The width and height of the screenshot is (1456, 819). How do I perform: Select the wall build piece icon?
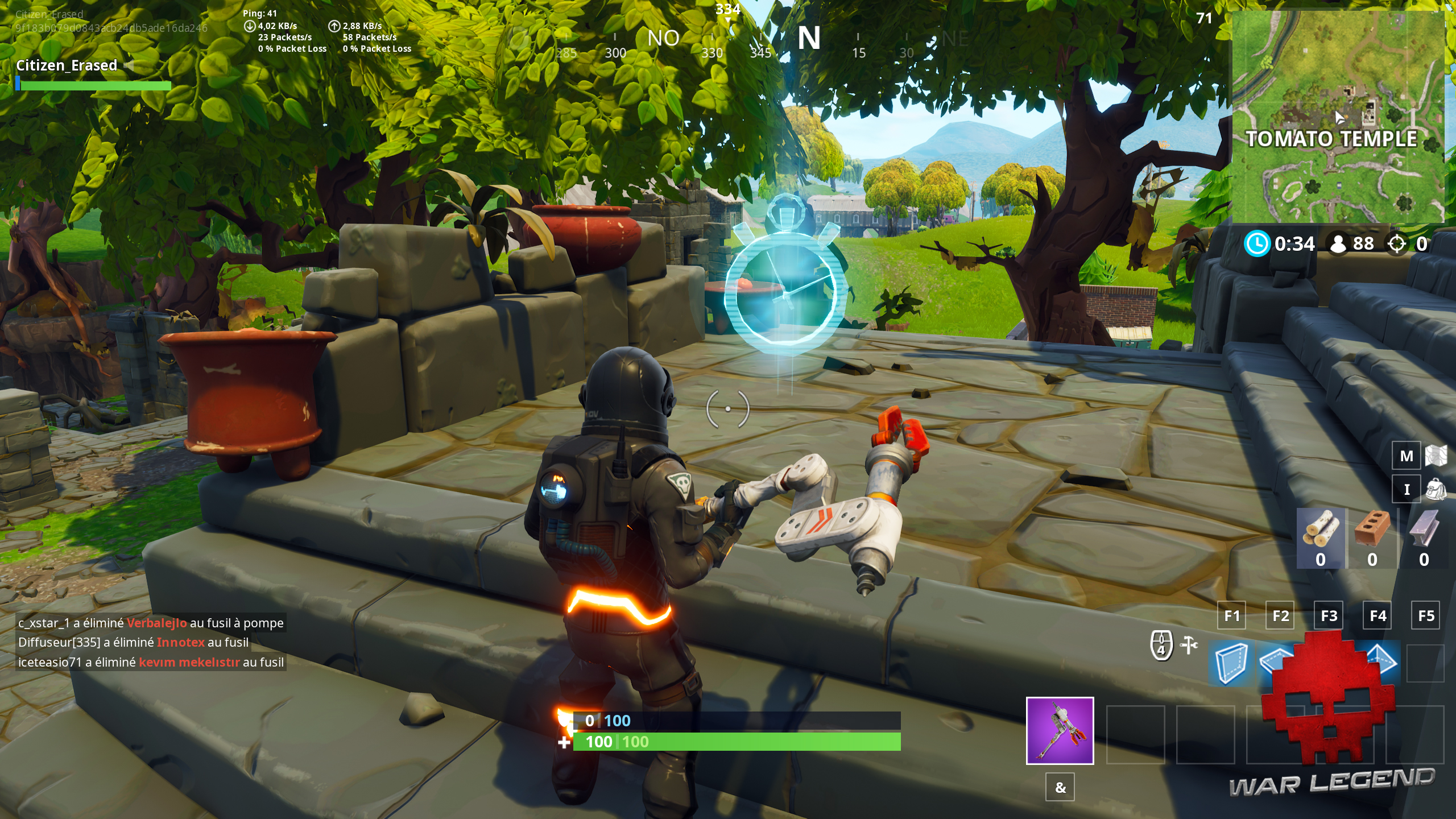pyautogui.click(x=1231, y=665)
